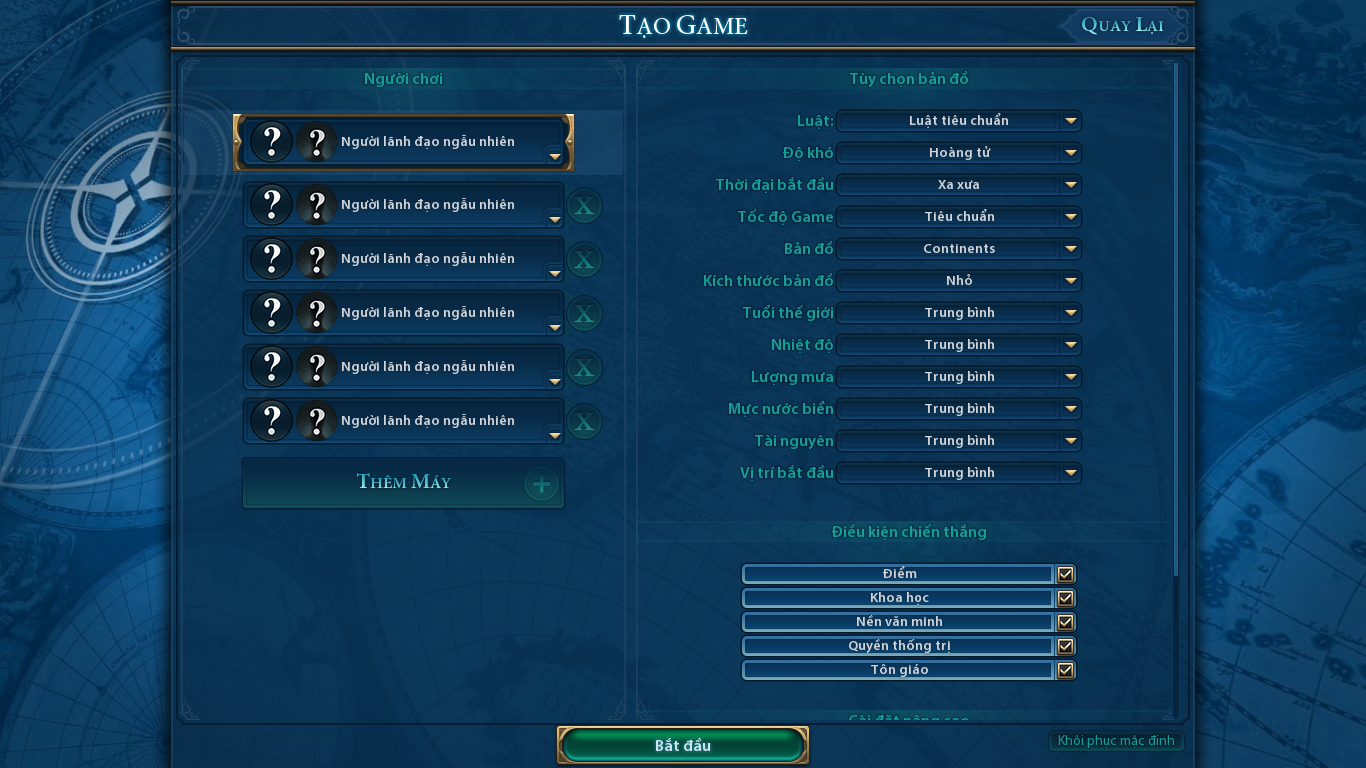Viewport: 1366px width, 768px height.
Task: Open the Tuổi thế giới dropdown
Action: (959, 313)
